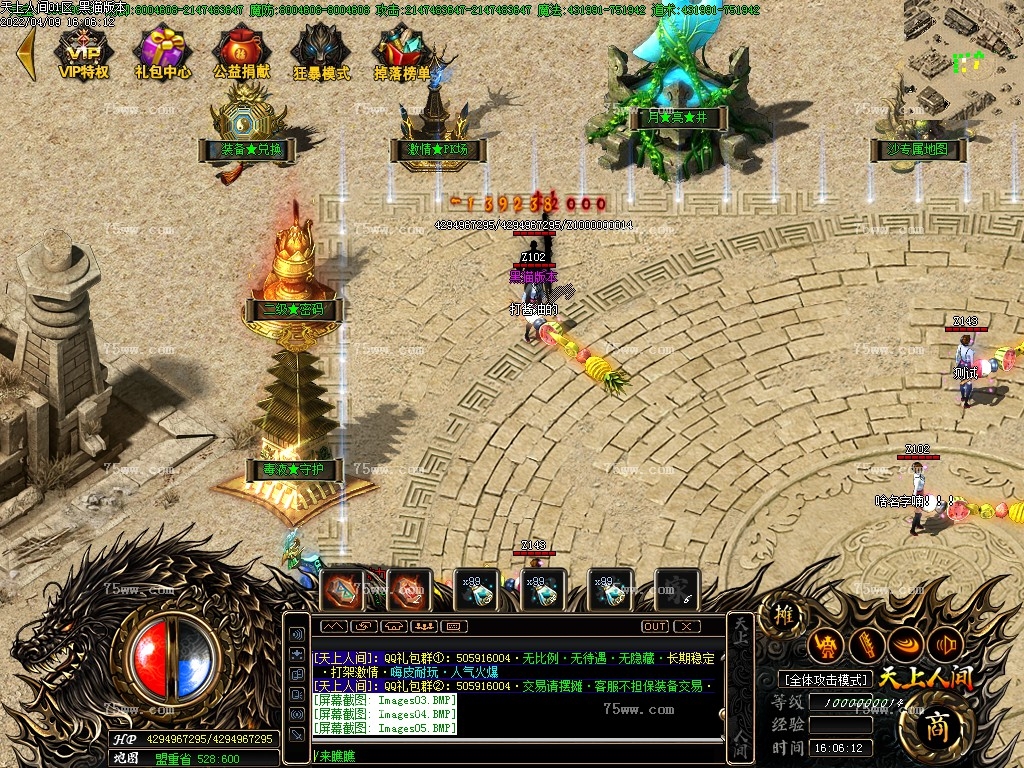Change the 全体攻击模式 attack mode
This screenshot has height=768, width=1024.
click(x=826, y=680)
